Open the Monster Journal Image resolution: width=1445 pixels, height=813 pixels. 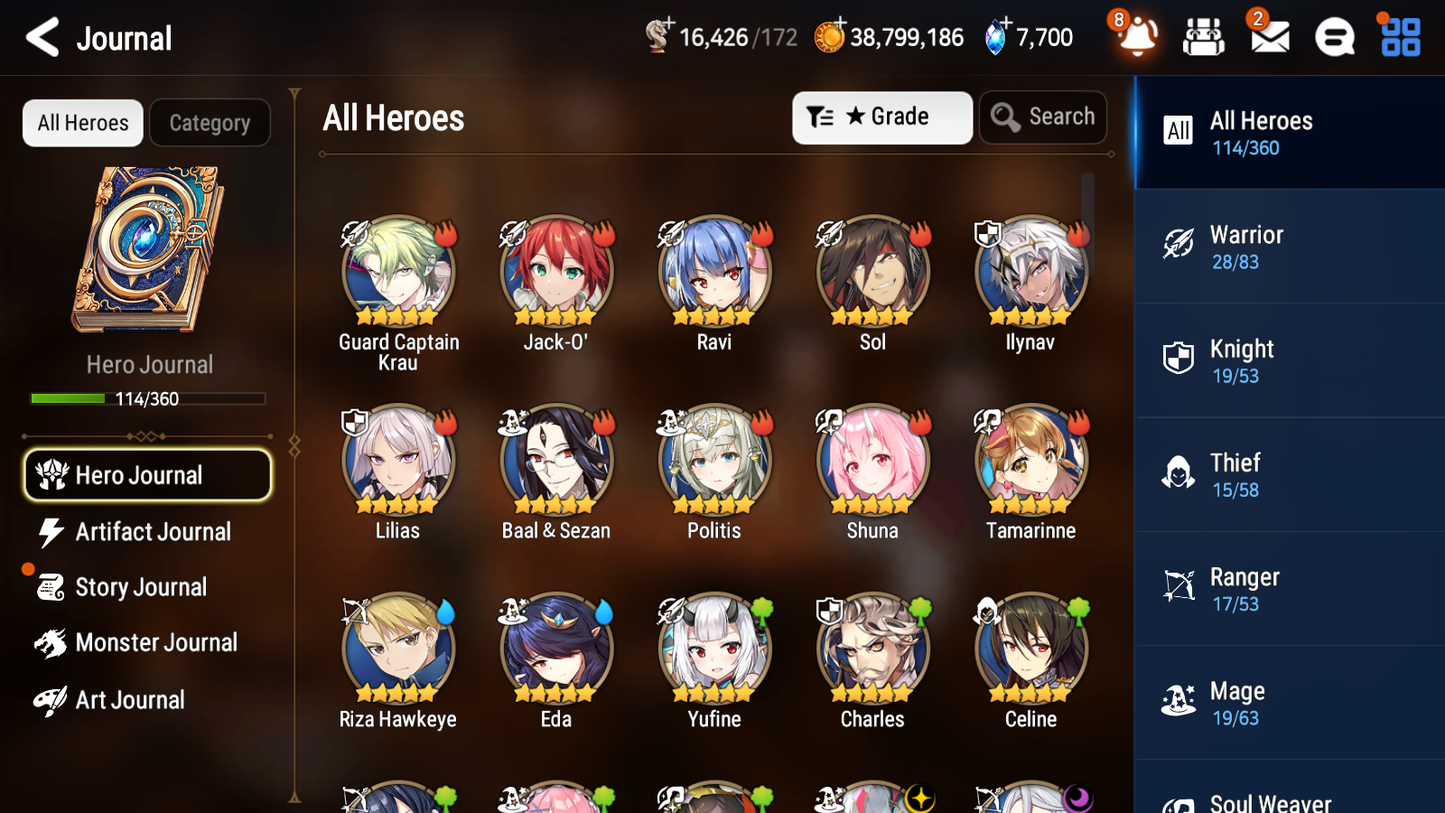point(157,643)
